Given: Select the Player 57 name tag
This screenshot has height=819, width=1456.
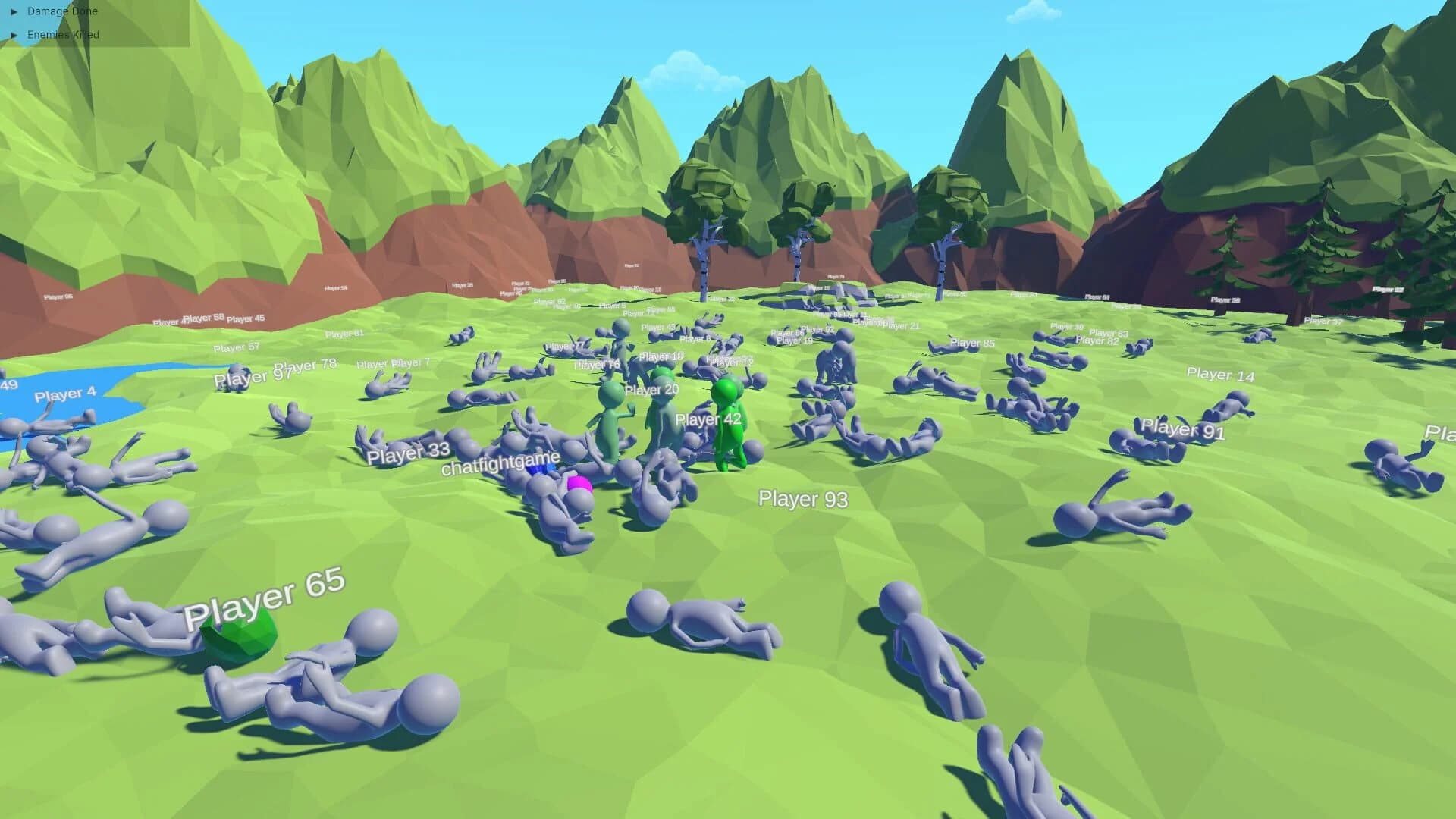Looking at the screenshot, I should pyautogui.click(x=236, y=347).
